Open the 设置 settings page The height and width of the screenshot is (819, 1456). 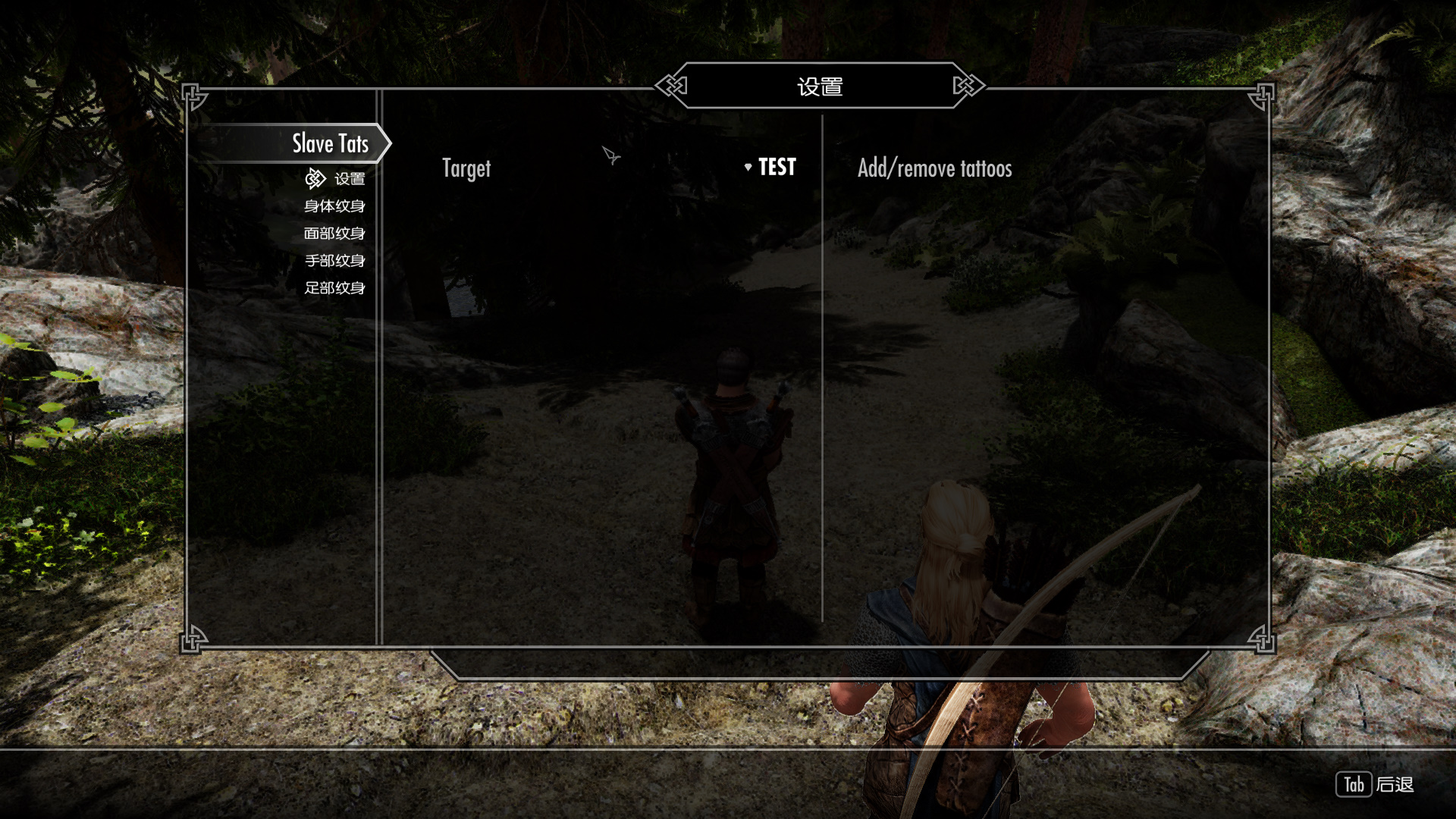pos(349,179)
